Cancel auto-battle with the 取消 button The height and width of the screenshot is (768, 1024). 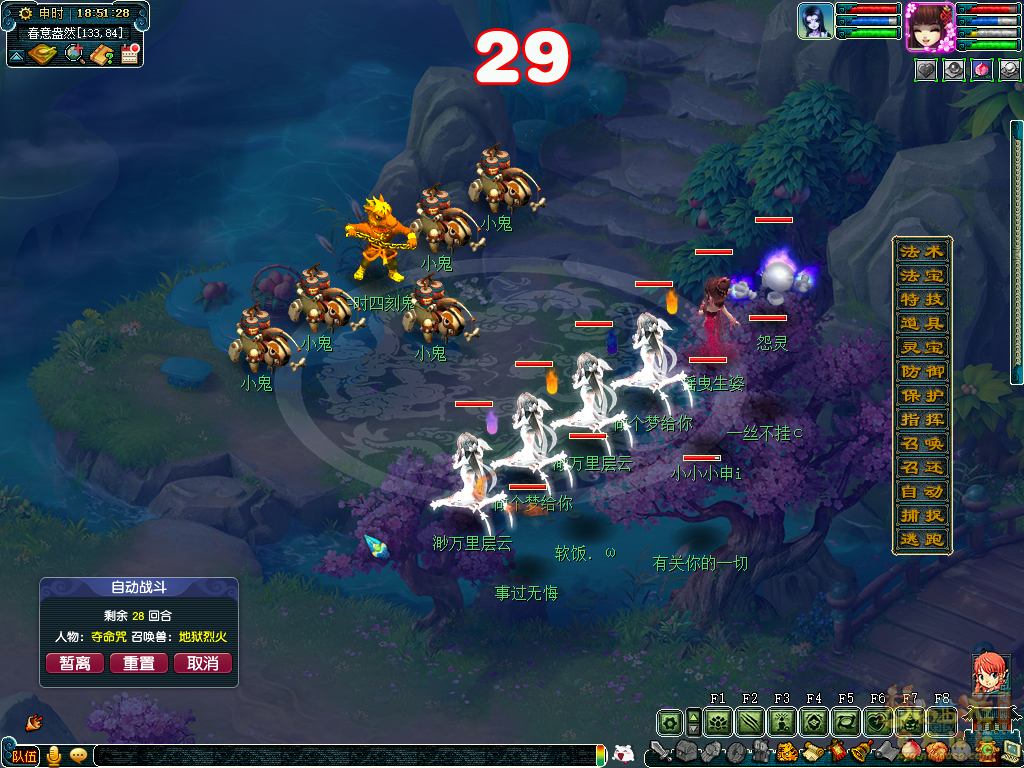pos(203,663)
